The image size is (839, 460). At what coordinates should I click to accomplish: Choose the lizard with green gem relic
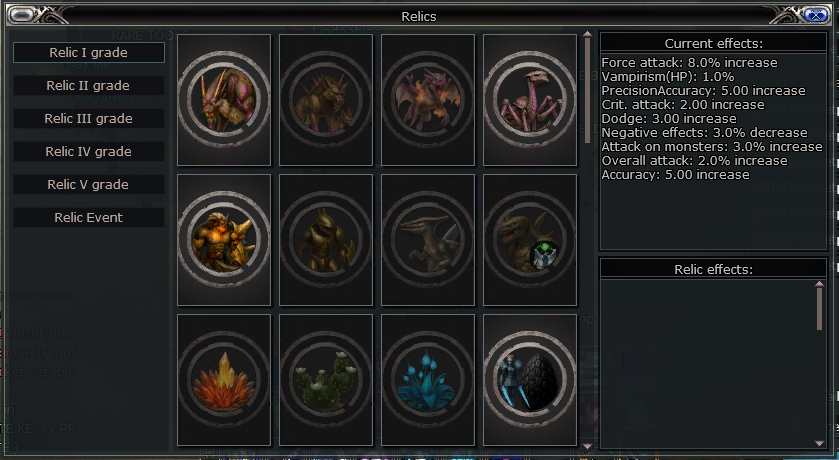click(x=530, y=240)
